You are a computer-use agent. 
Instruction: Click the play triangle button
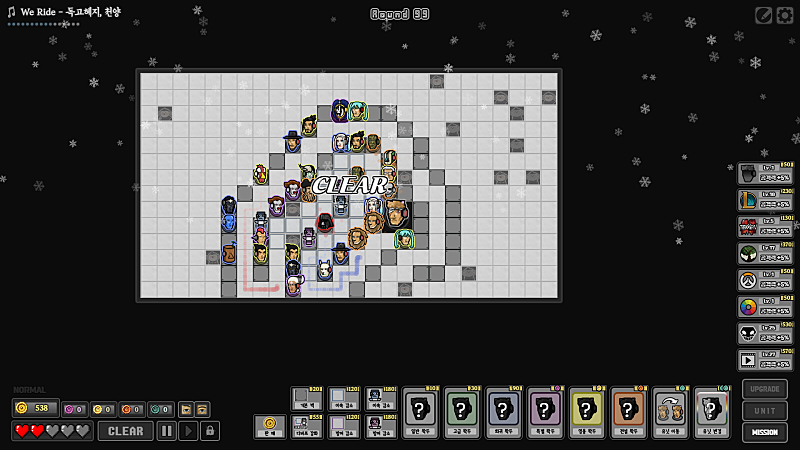point(188,431)
